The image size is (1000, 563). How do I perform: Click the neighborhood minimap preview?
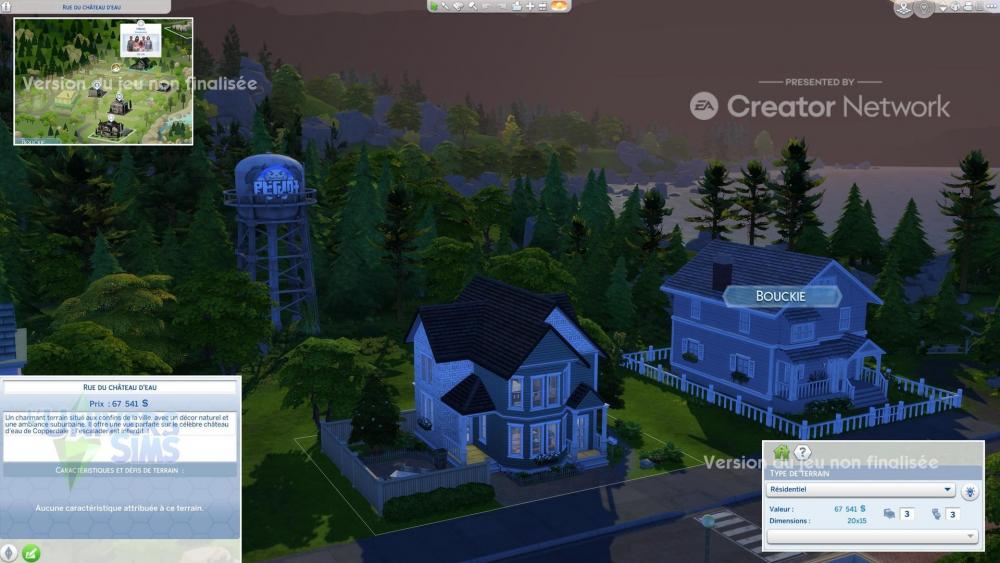tap(103, 81)
